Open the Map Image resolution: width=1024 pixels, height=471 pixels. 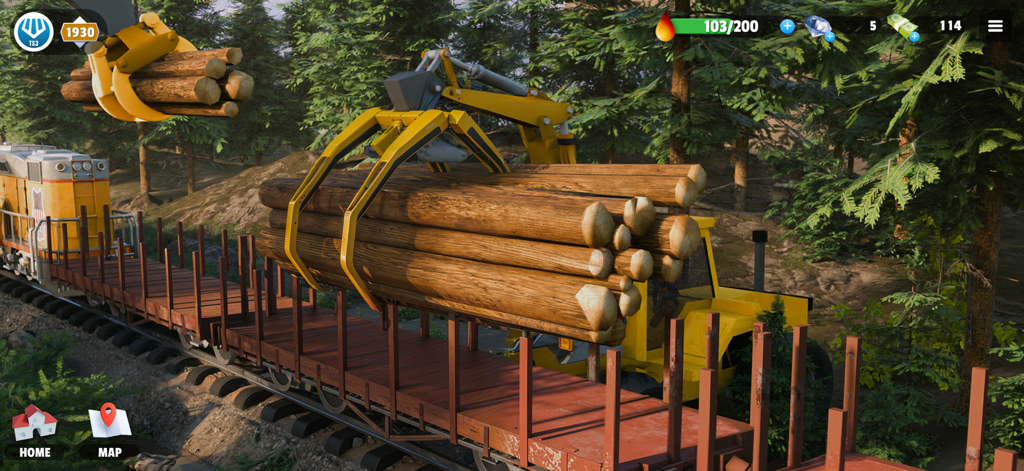pos(110,431)
